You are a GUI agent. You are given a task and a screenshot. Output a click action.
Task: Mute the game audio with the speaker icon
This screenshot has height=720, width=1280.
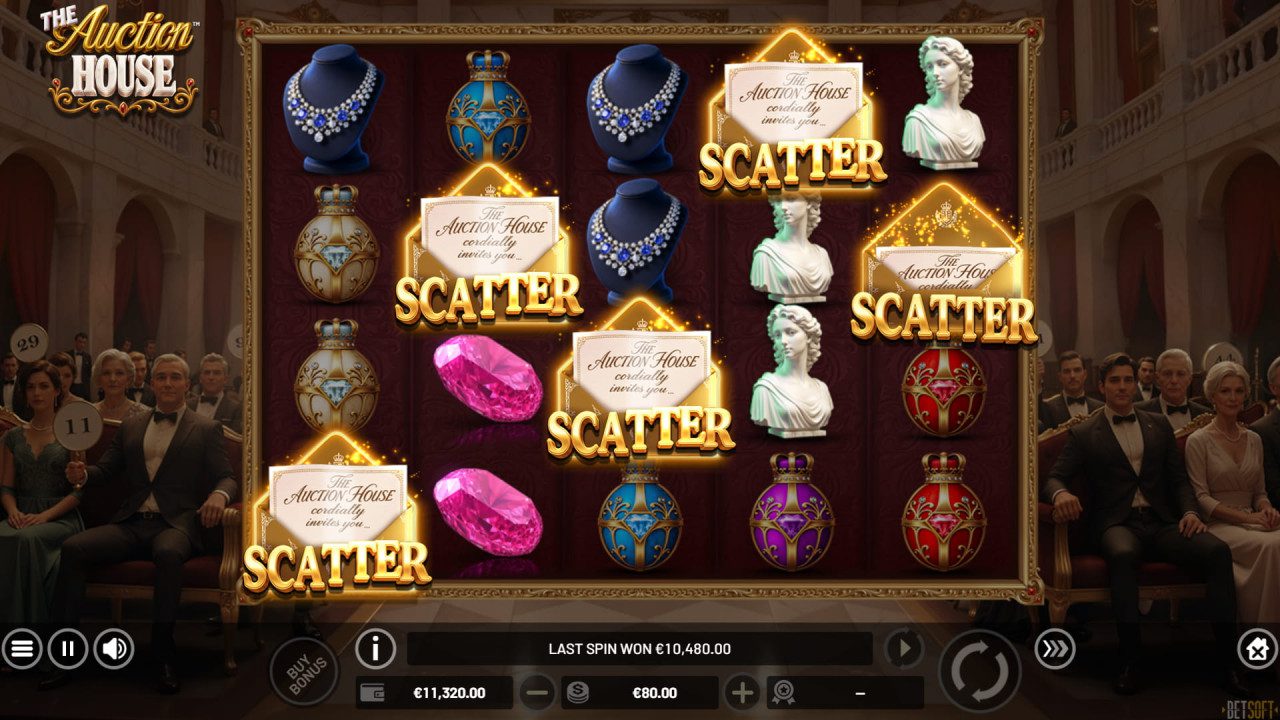pyautogui.click(x=111, y=648)
